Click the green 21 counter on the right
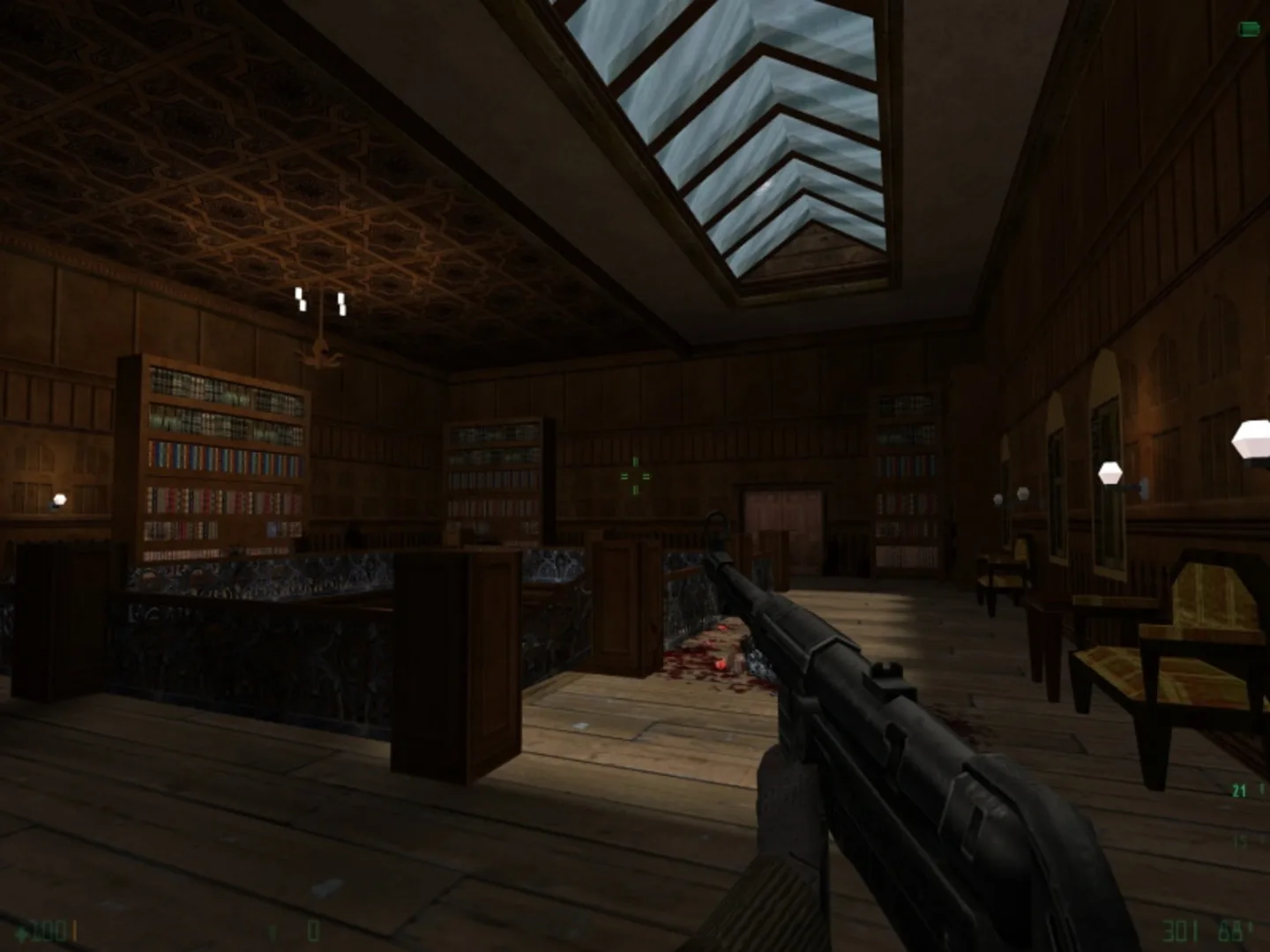 tap(1237, 790)
